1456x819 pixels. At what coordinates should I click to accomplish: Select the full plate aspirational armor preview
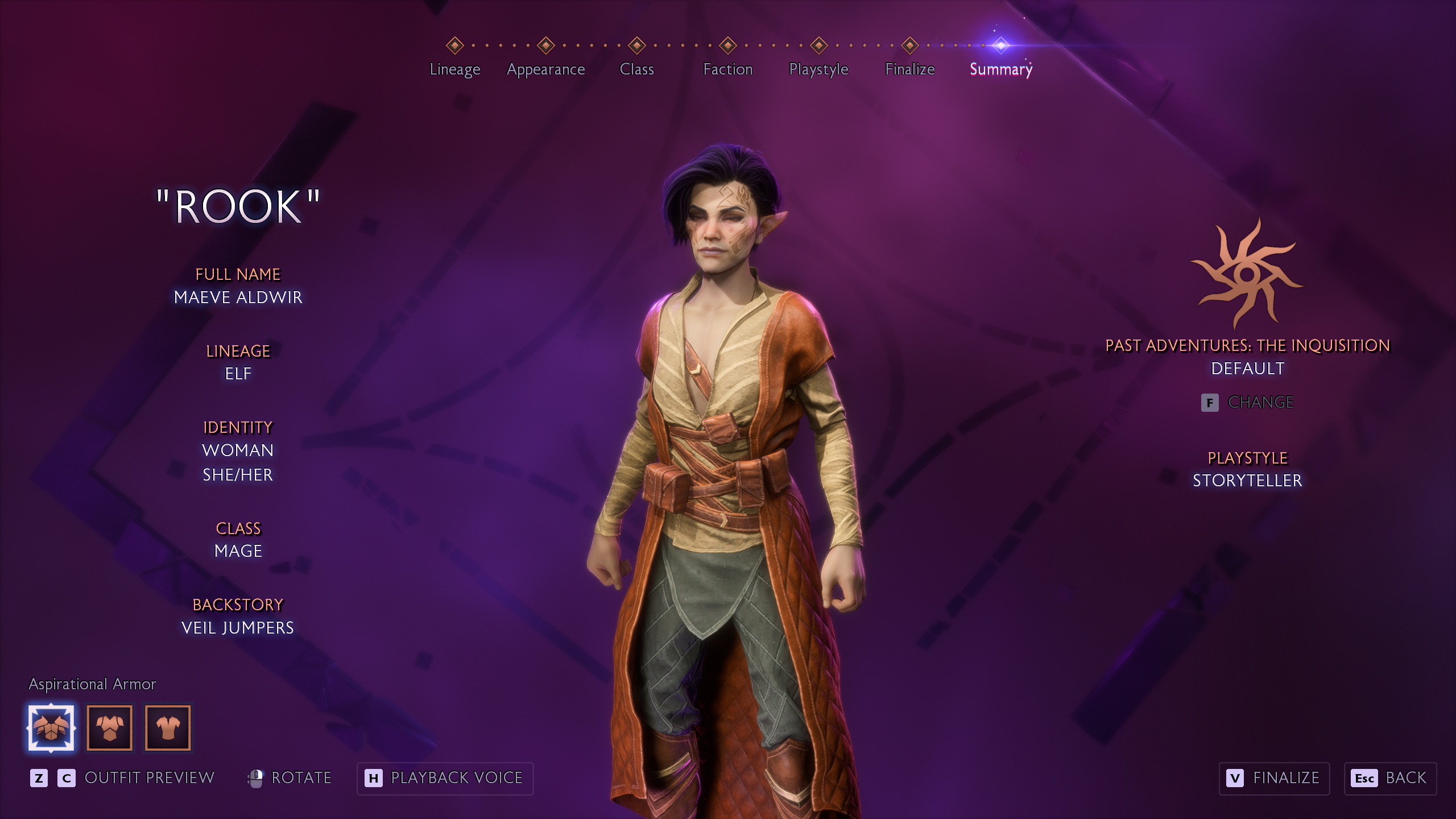tap(51, 728)
